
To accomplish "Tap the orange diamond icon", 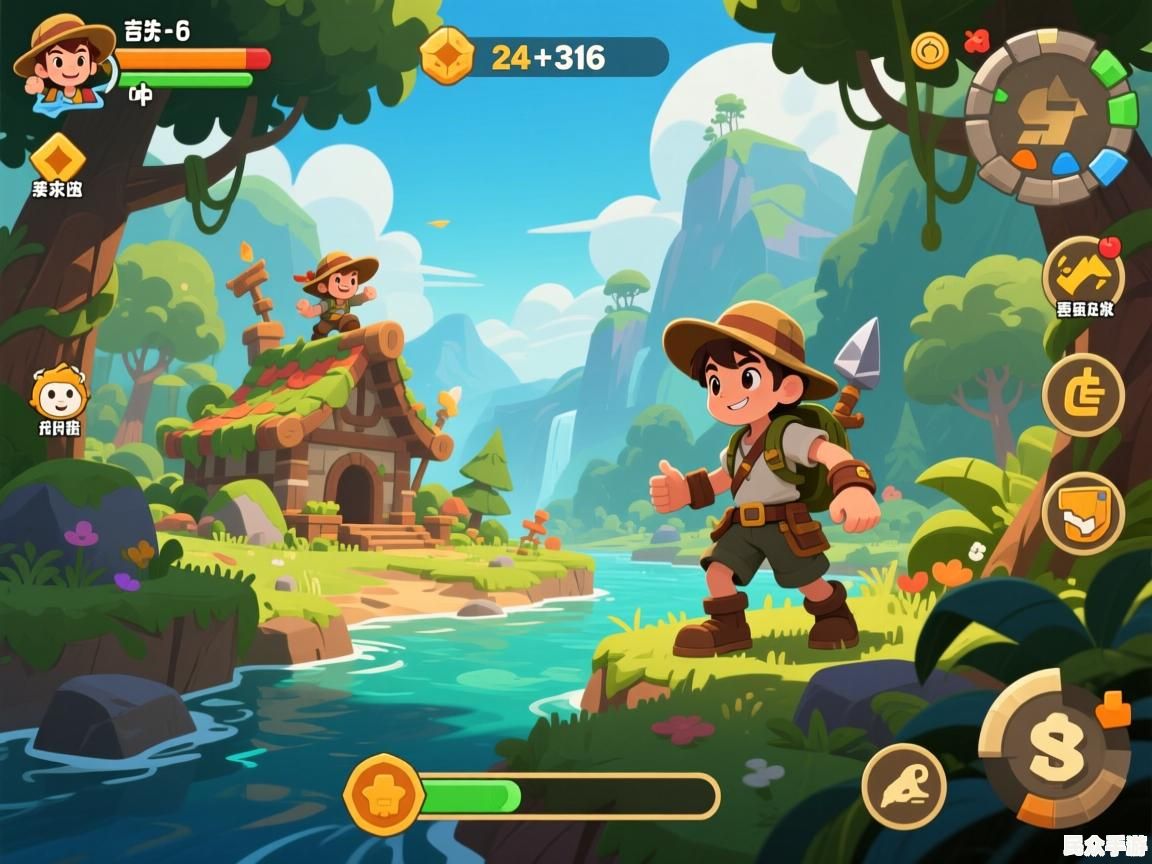I will pyautogui.click(x=57, y=157).
